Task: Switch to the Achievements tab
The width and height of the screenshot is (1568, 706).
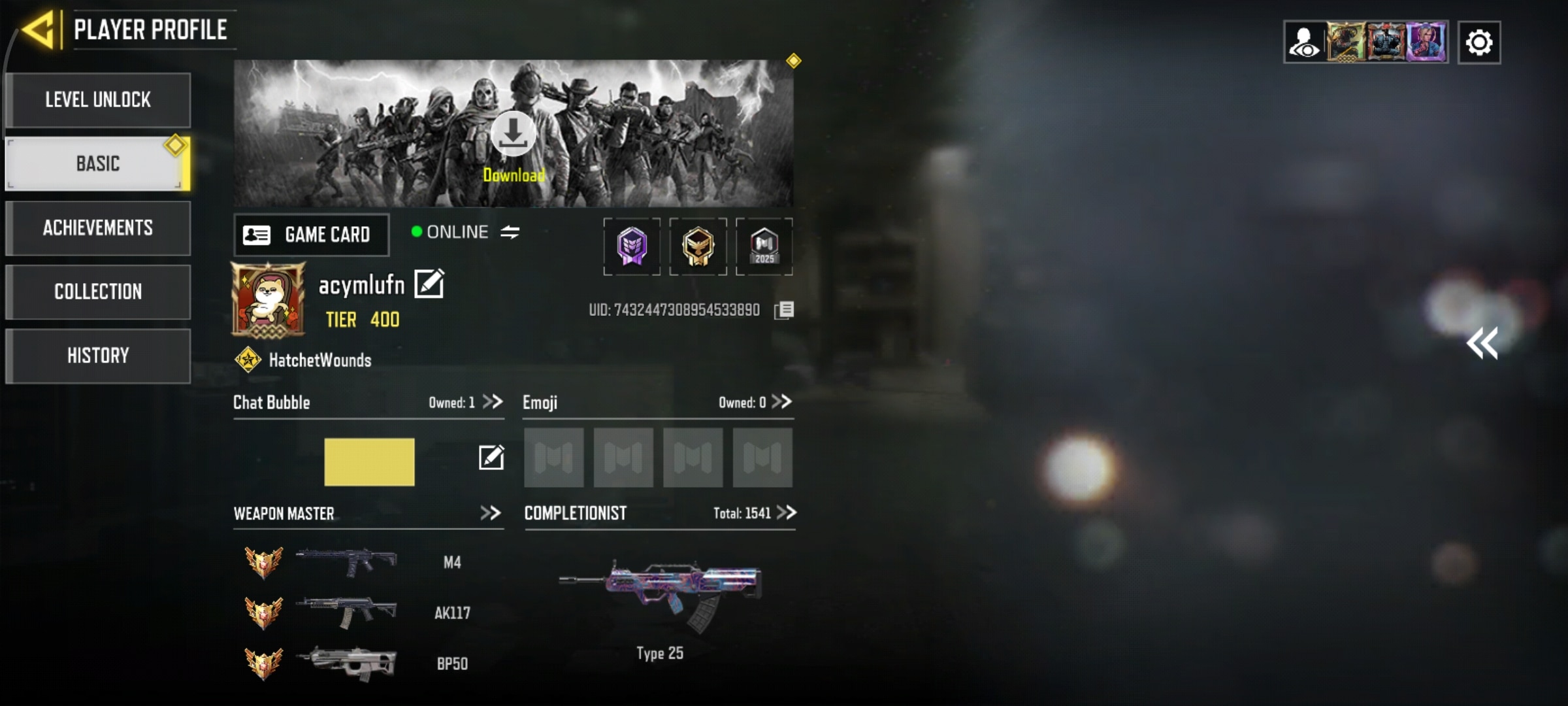Action: tap(98, 227)
